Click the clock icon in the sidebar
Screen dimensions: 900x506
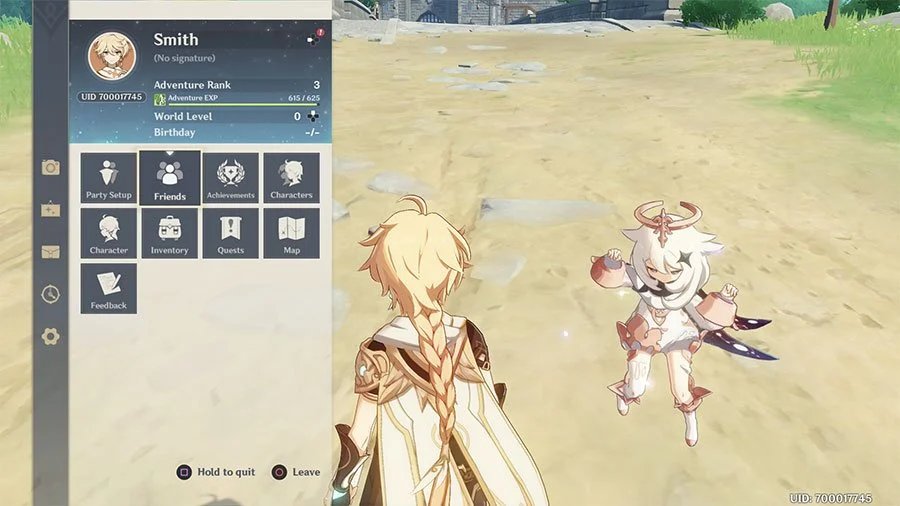point(50,294)
